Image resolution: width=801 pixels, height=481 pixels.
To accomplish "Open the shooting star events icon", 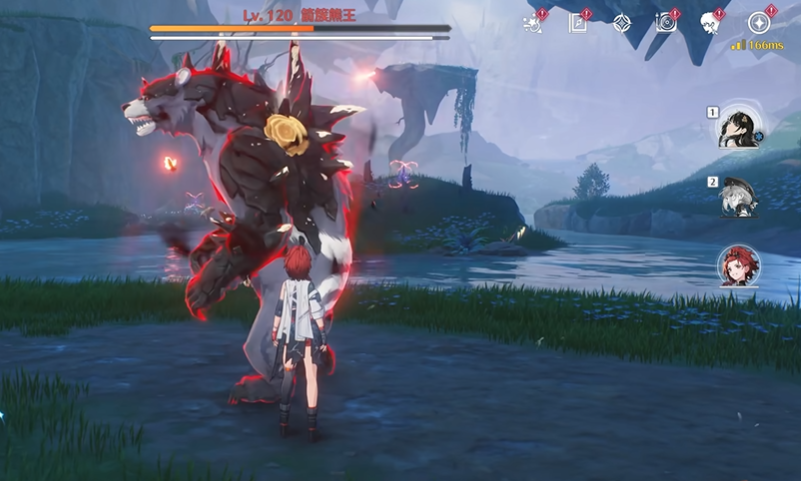I will coord(533,24).
